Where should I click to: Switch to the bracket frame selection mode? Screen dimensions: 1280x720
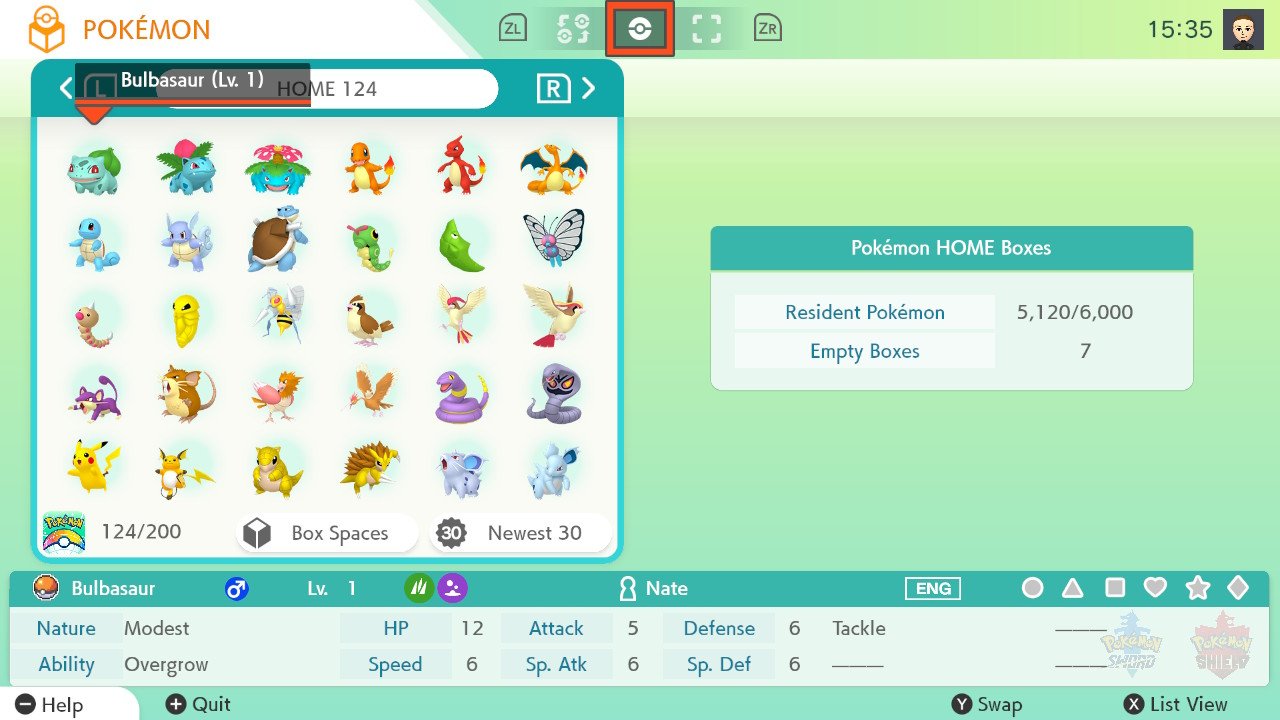coord(707,29)
